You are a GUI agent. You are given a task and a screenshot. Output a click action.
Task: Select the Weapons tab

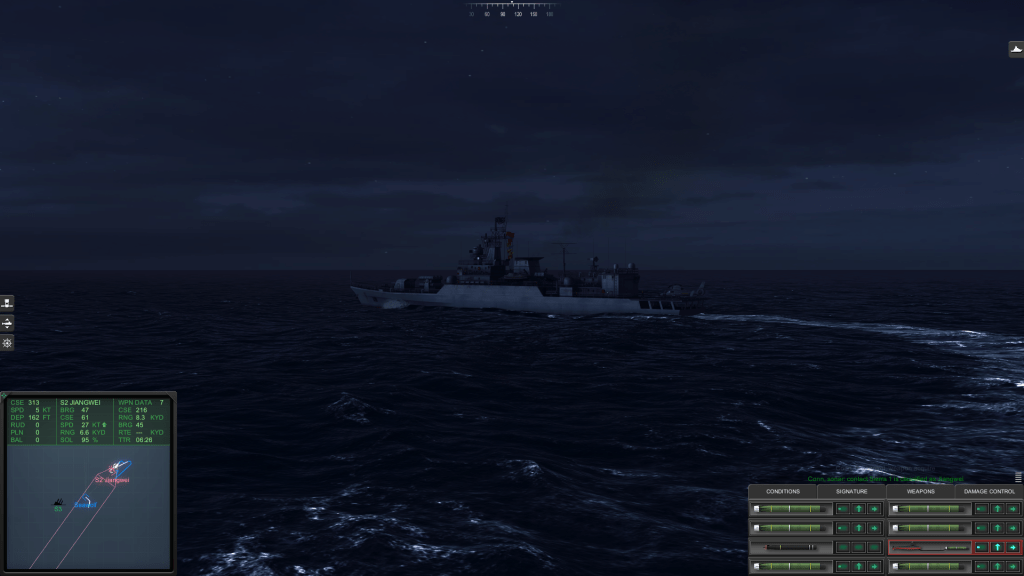tap(920, 491)
